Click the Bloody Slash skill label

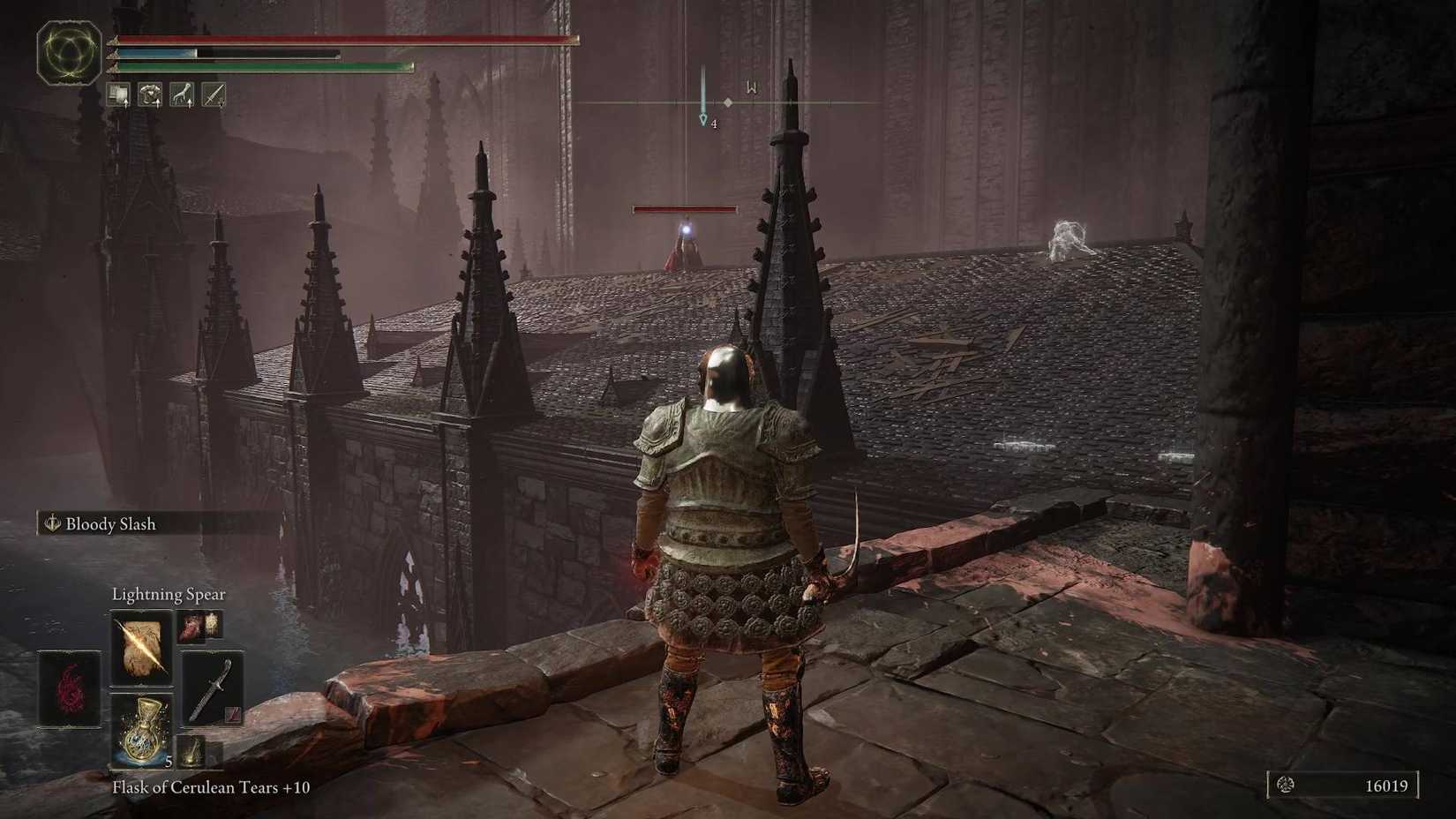pyautogui.click(x=110, y=524)
